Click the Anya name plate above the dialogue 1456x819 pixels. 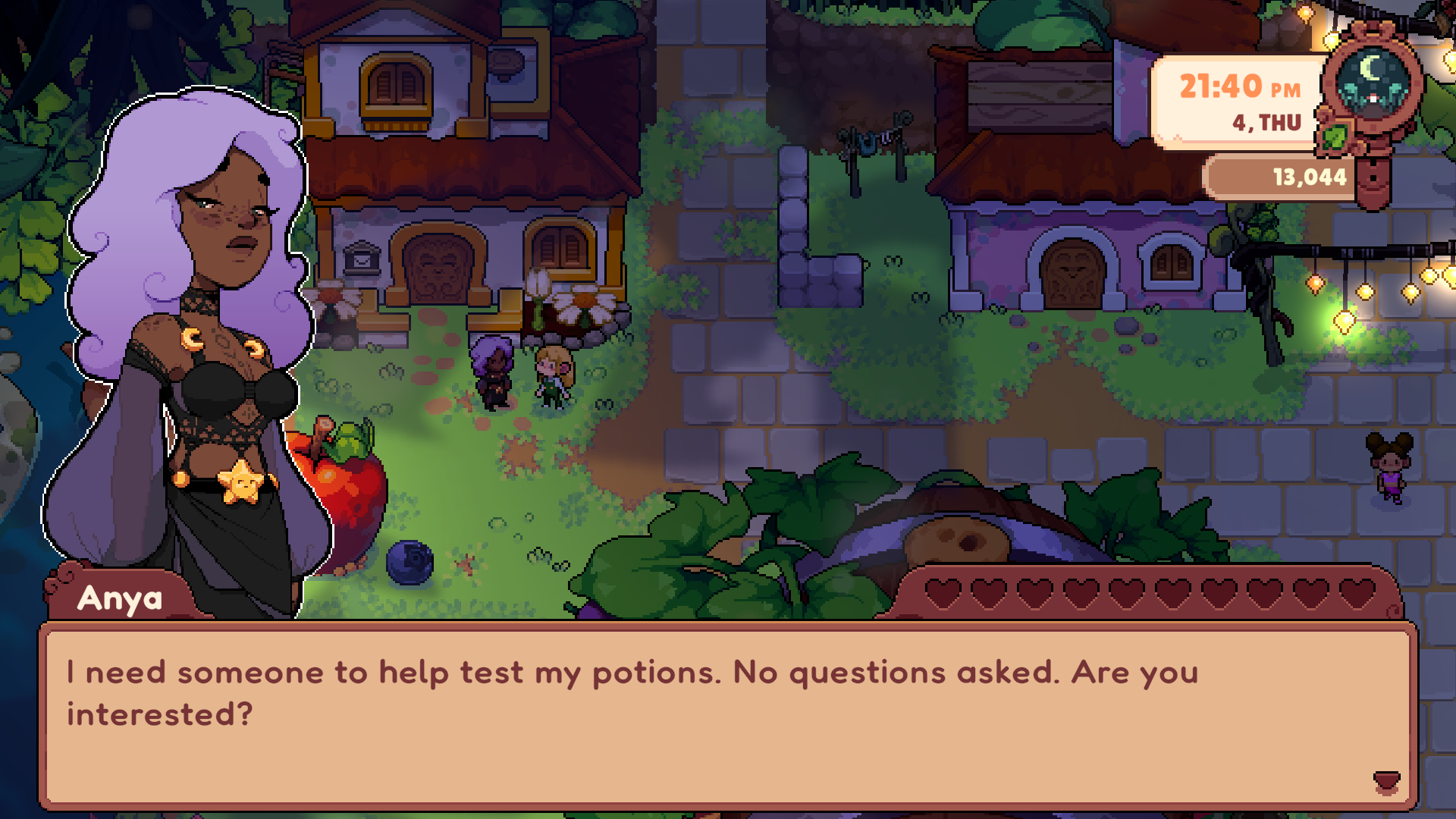coord(121,600)
